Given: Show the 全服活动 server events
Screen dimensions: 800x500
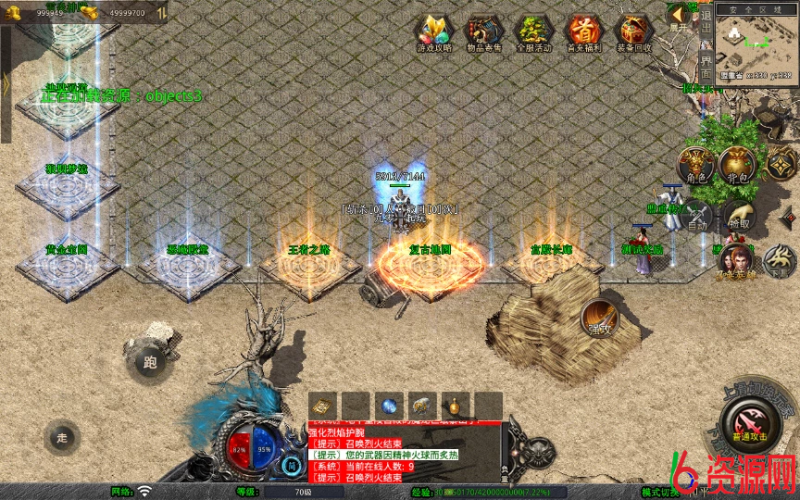Looking at the screenshot, I should pos(534,31).
